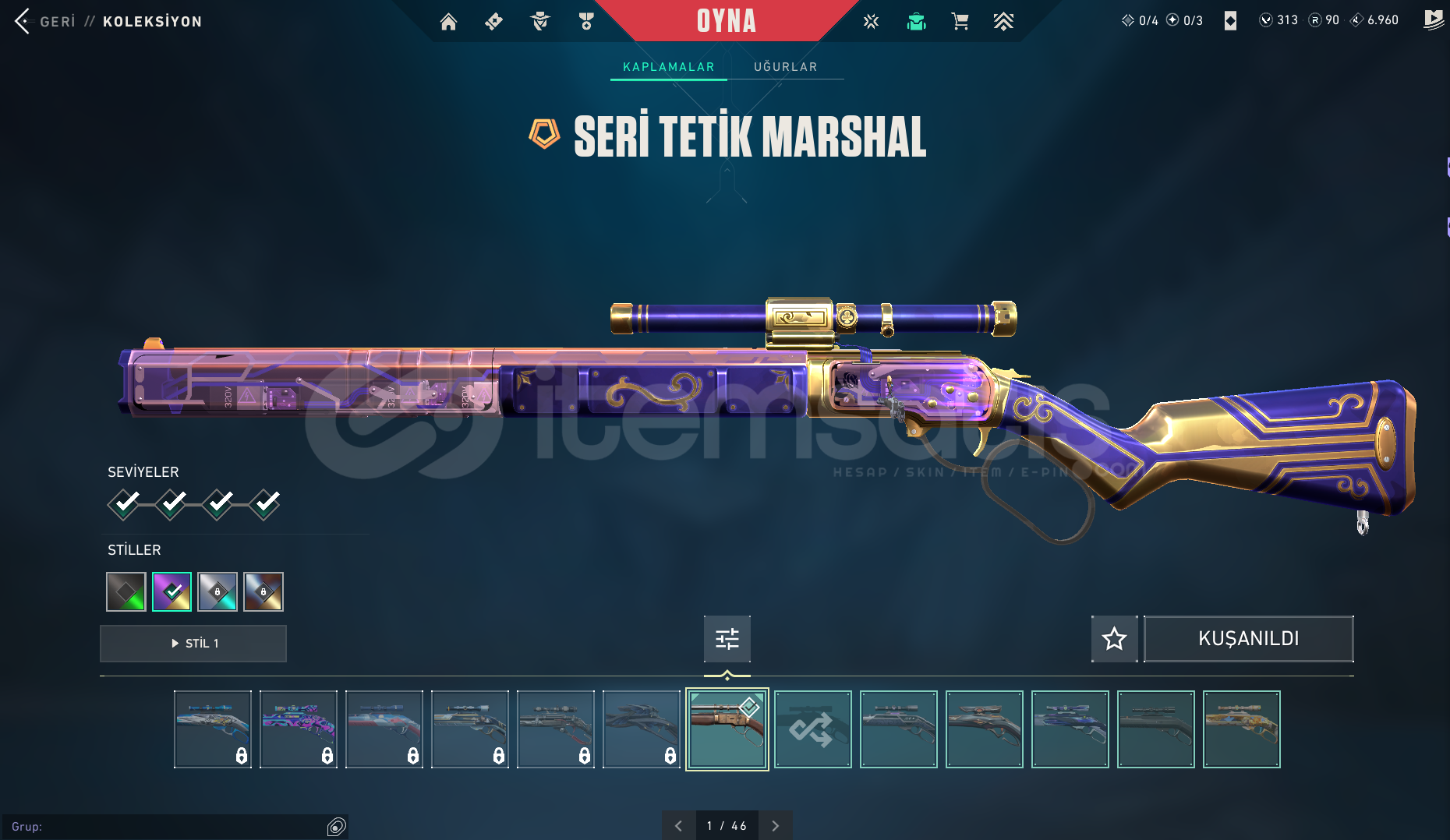
Task: Open the store shopping cart icon
Action: 960,22
